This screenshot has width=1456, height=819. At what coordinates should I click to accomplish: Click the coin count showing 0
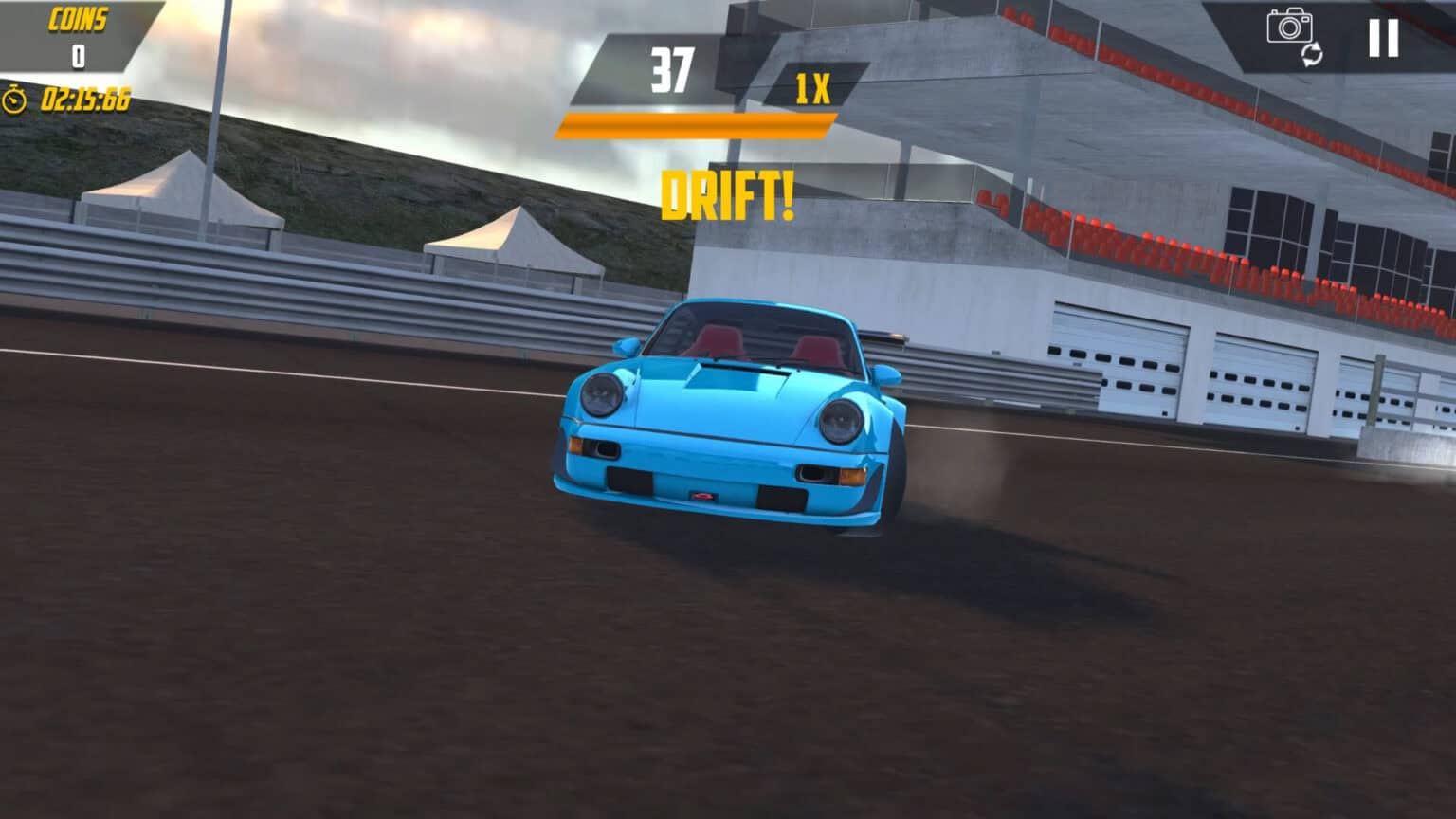click(x=79, y=54)
